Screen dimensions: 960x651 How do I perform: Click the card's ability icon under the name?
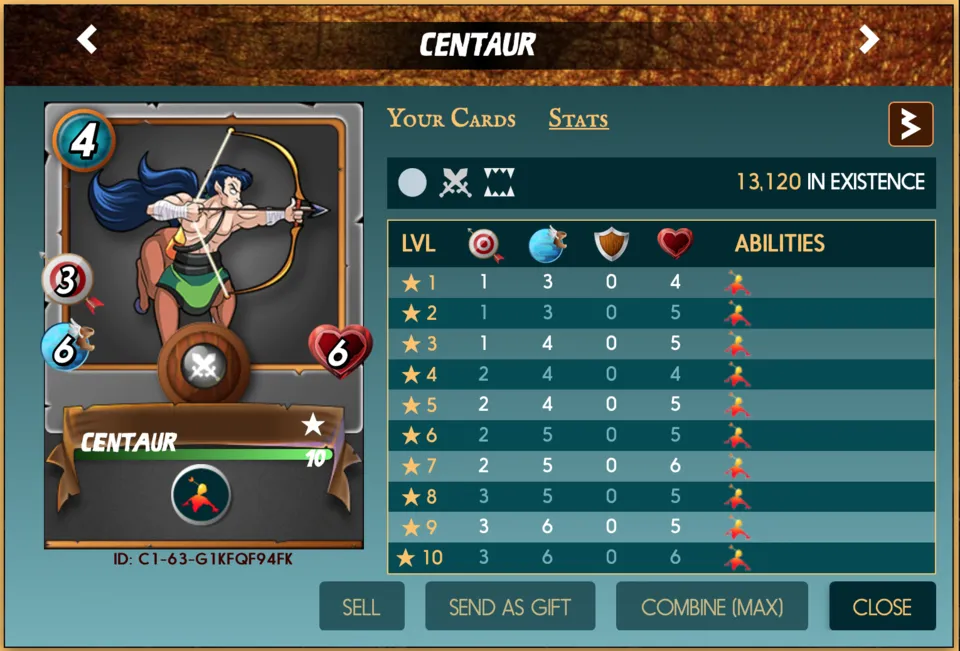pos(201,495)
